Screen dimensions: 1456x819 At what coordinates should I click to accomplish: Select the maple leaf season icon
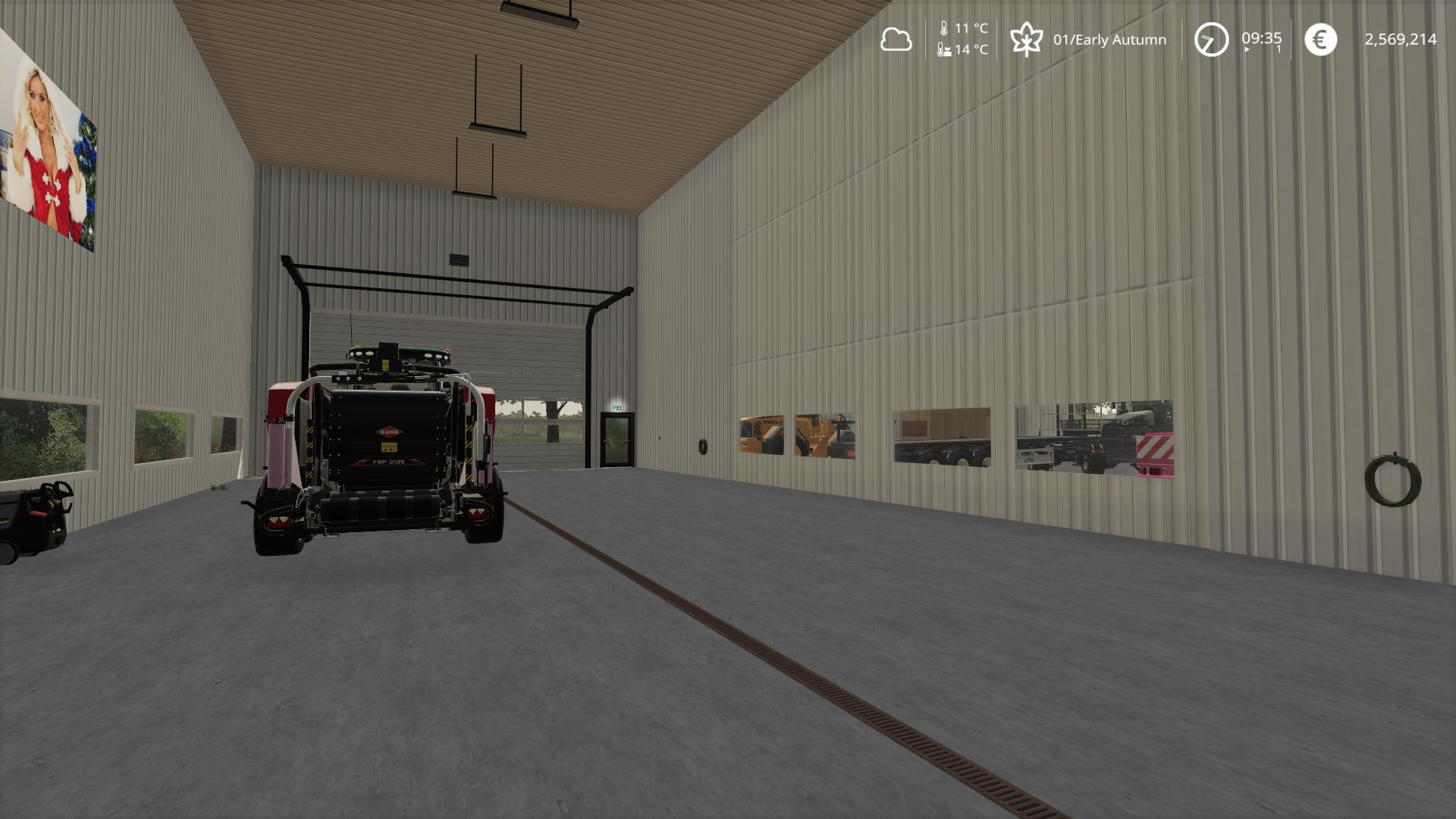(x=1028, y=38)
